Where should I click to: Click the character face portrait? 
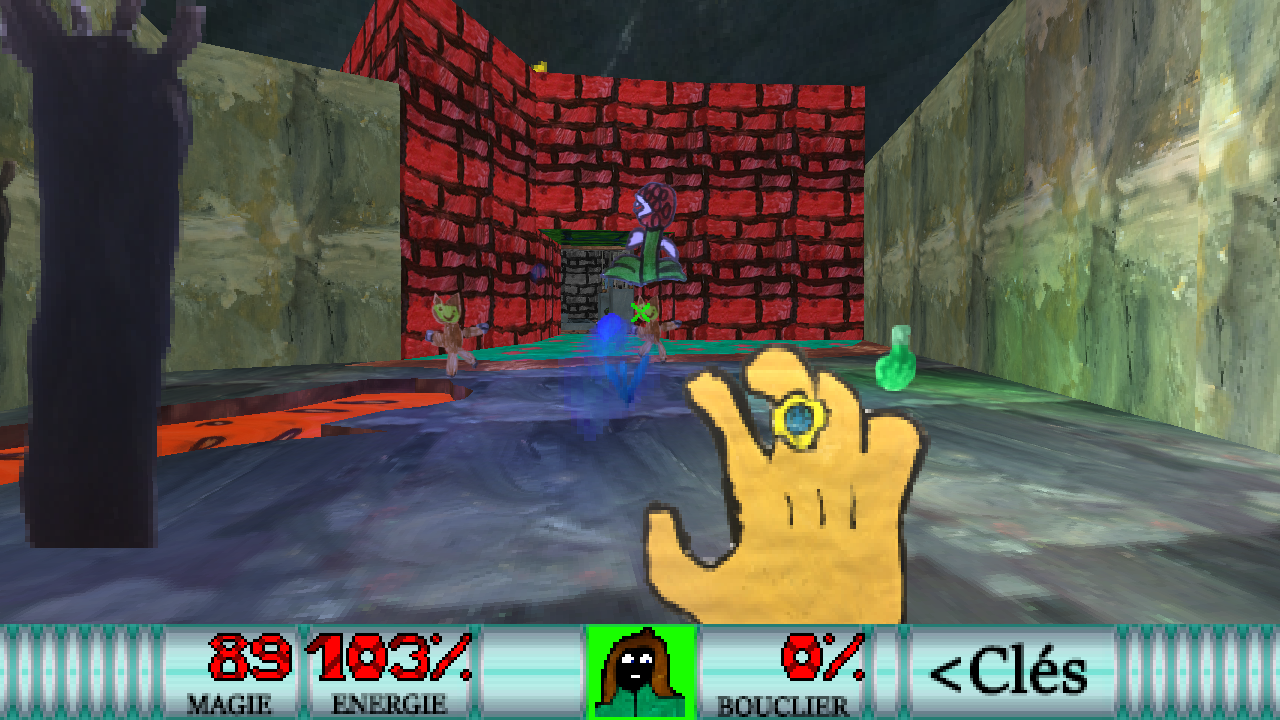pyautogui.click(x=640, y=671)
